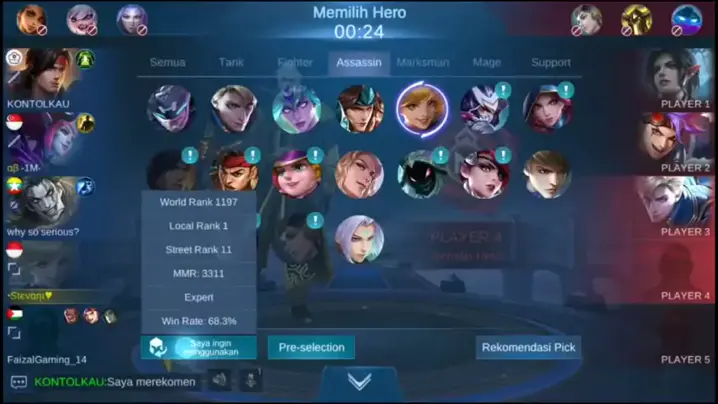This screenshot has width=718, height=404.
Task: Click the Pre-selection button
Action: pos(311,348)
